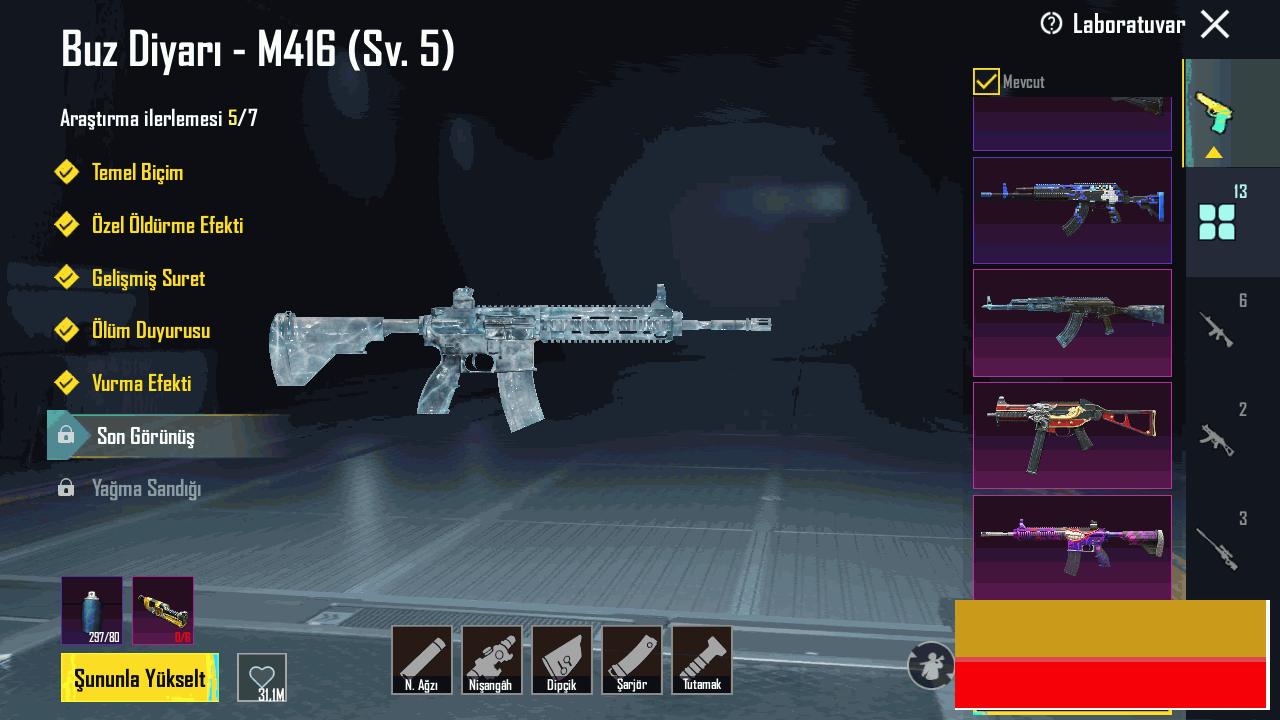Viewport: 1280px width, 720px height.
Task: Select the Yağma Sandığı stage
Action: (146, 488)
